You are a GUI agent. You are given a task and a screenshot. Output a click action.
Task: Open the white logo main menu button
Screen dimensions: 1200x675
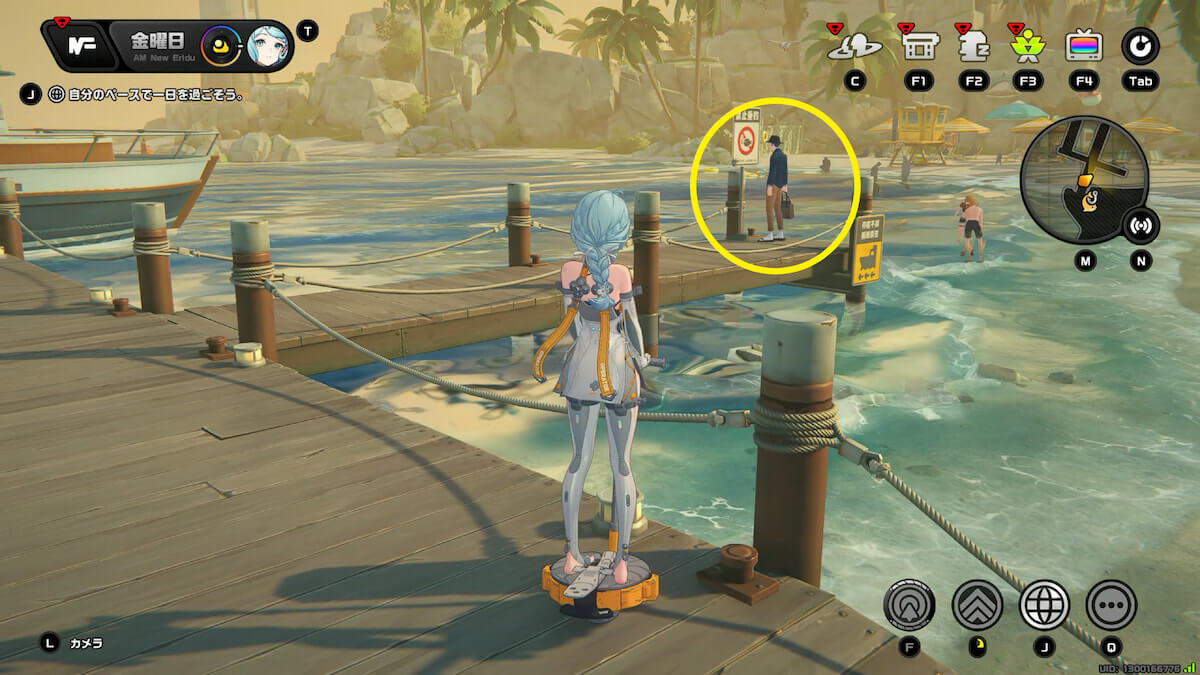click(80, 46)
